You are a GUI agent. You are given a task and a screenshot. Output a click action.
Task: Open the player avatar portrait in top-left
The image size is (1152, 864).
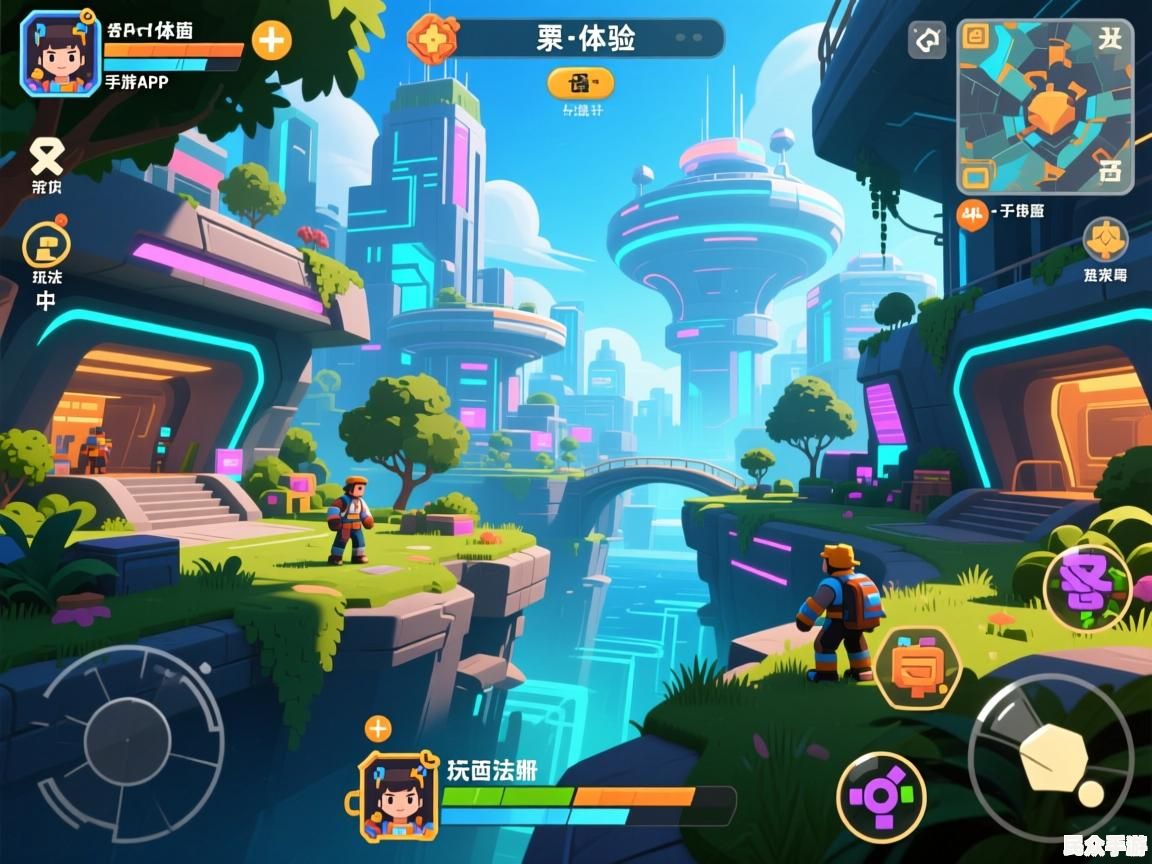[60, 53]
